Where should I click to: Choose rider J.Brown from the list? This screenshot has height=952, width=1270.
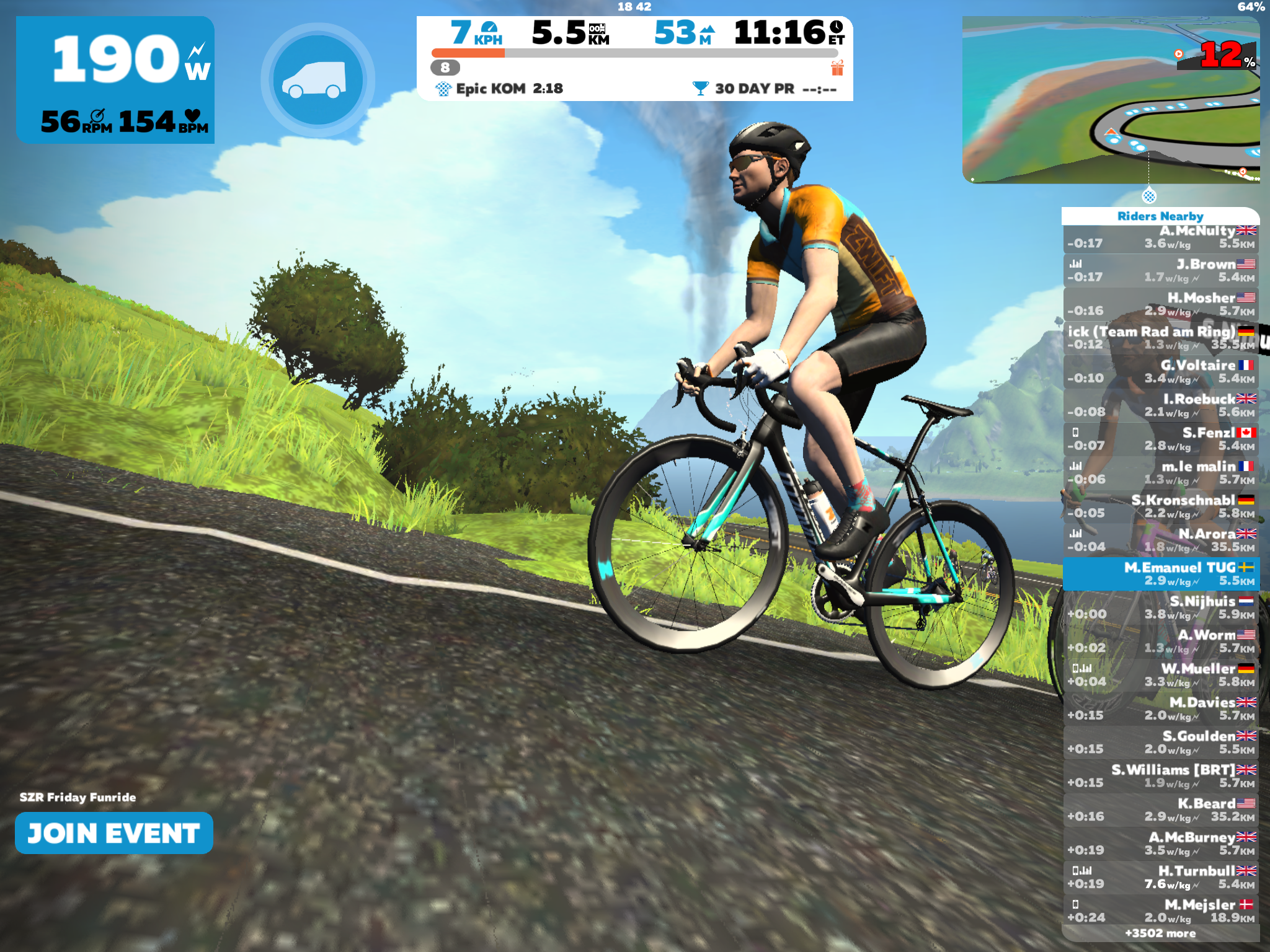coord(1161,271)
